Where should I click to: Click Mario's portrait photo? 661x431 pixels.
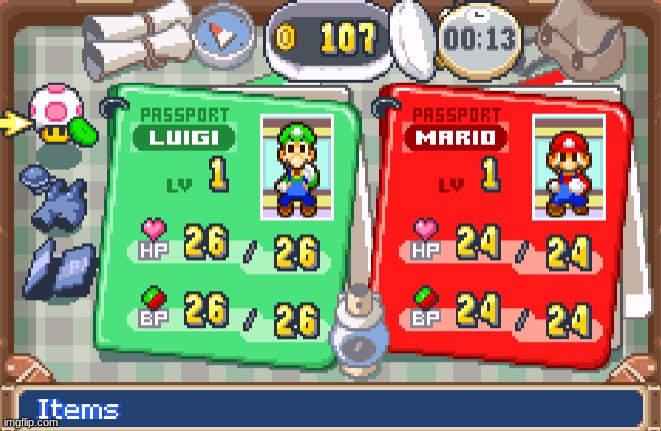coord(568,167)
